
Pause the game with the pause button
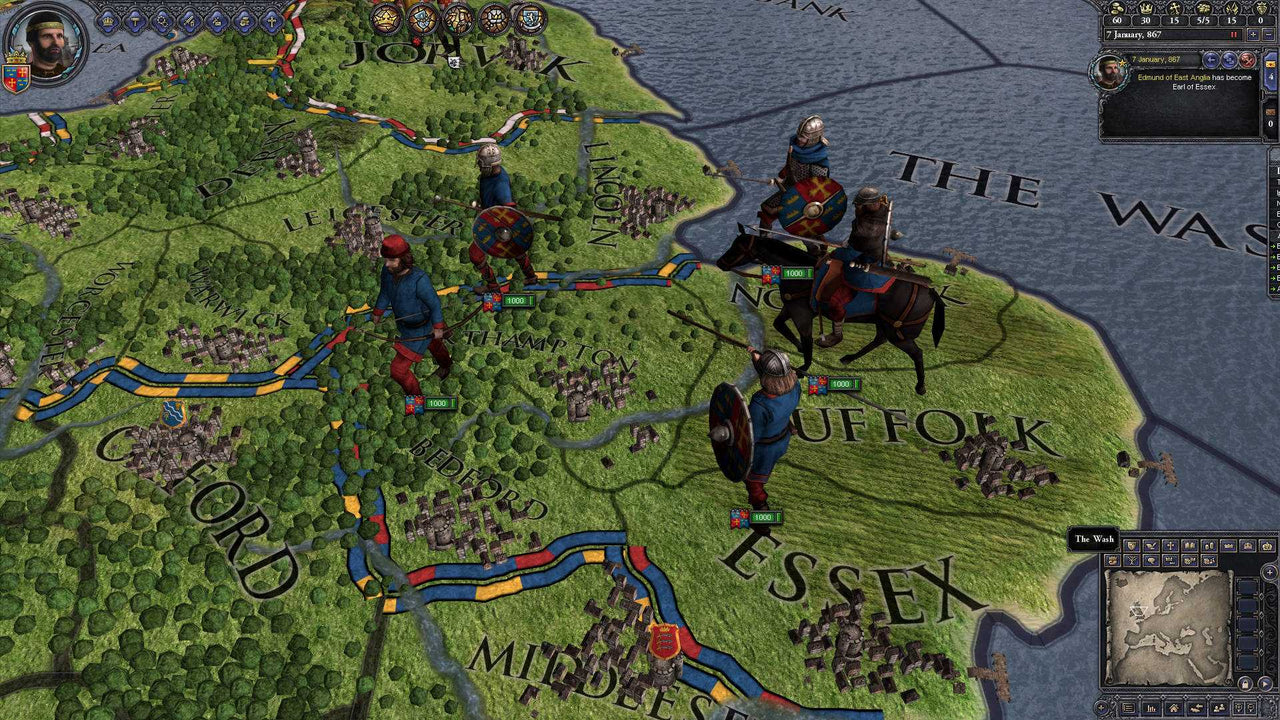(x=1233, y=34)
